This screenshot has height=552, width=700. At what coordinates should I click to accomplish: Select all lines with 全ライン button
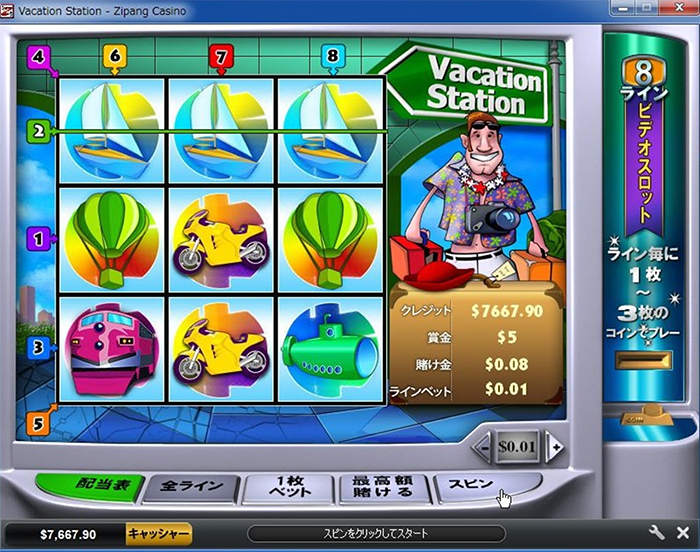click(x=188, y=488)
